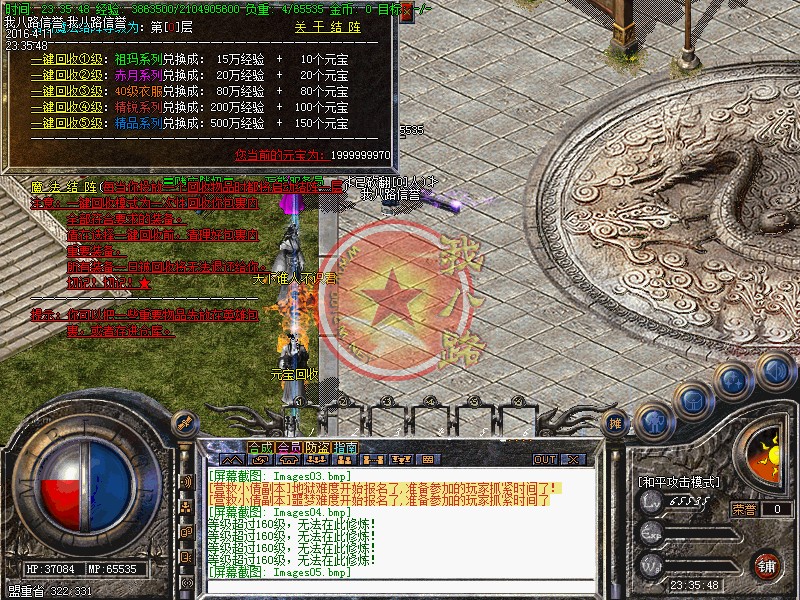Show the 指南 guide tab
Viewport: 800px width, 600px height.
[x=345, y=447]
